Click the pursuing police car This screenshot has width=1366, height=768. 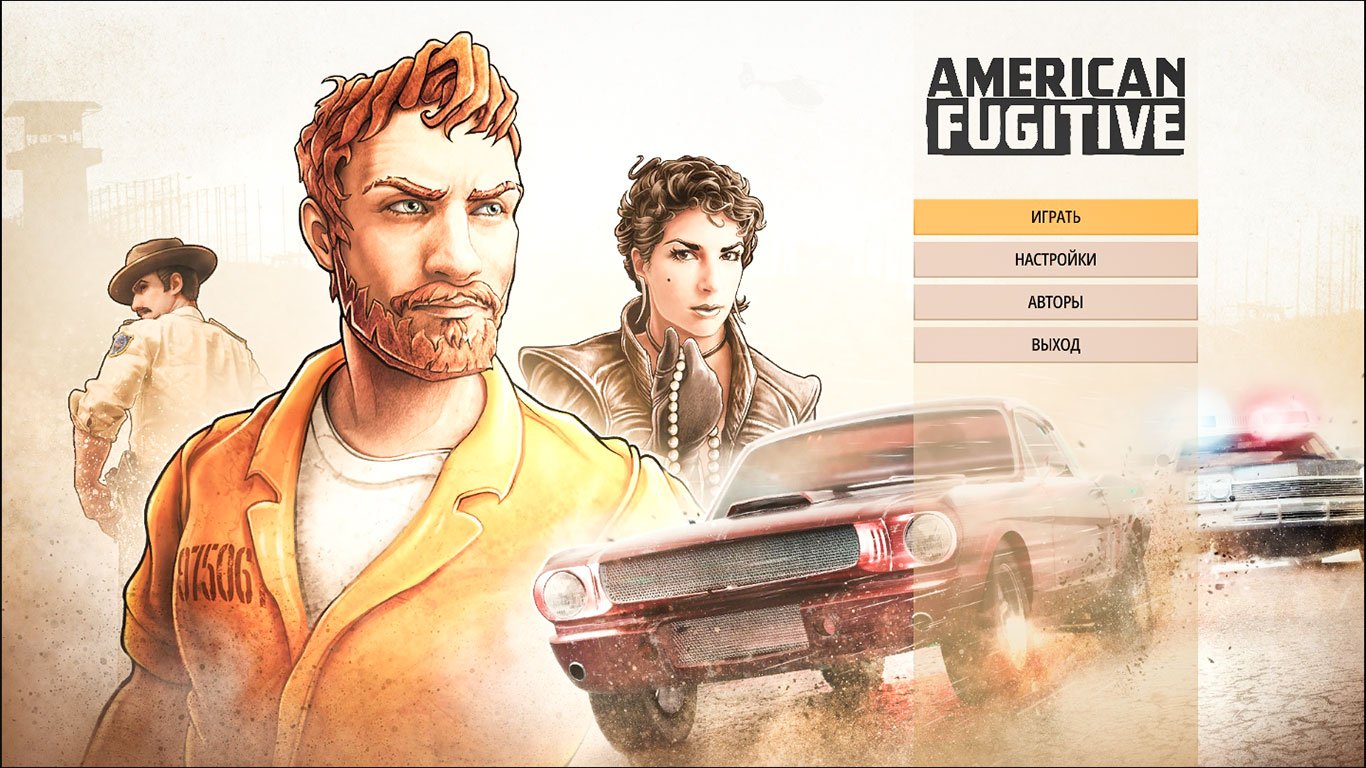pos(1265,480)
